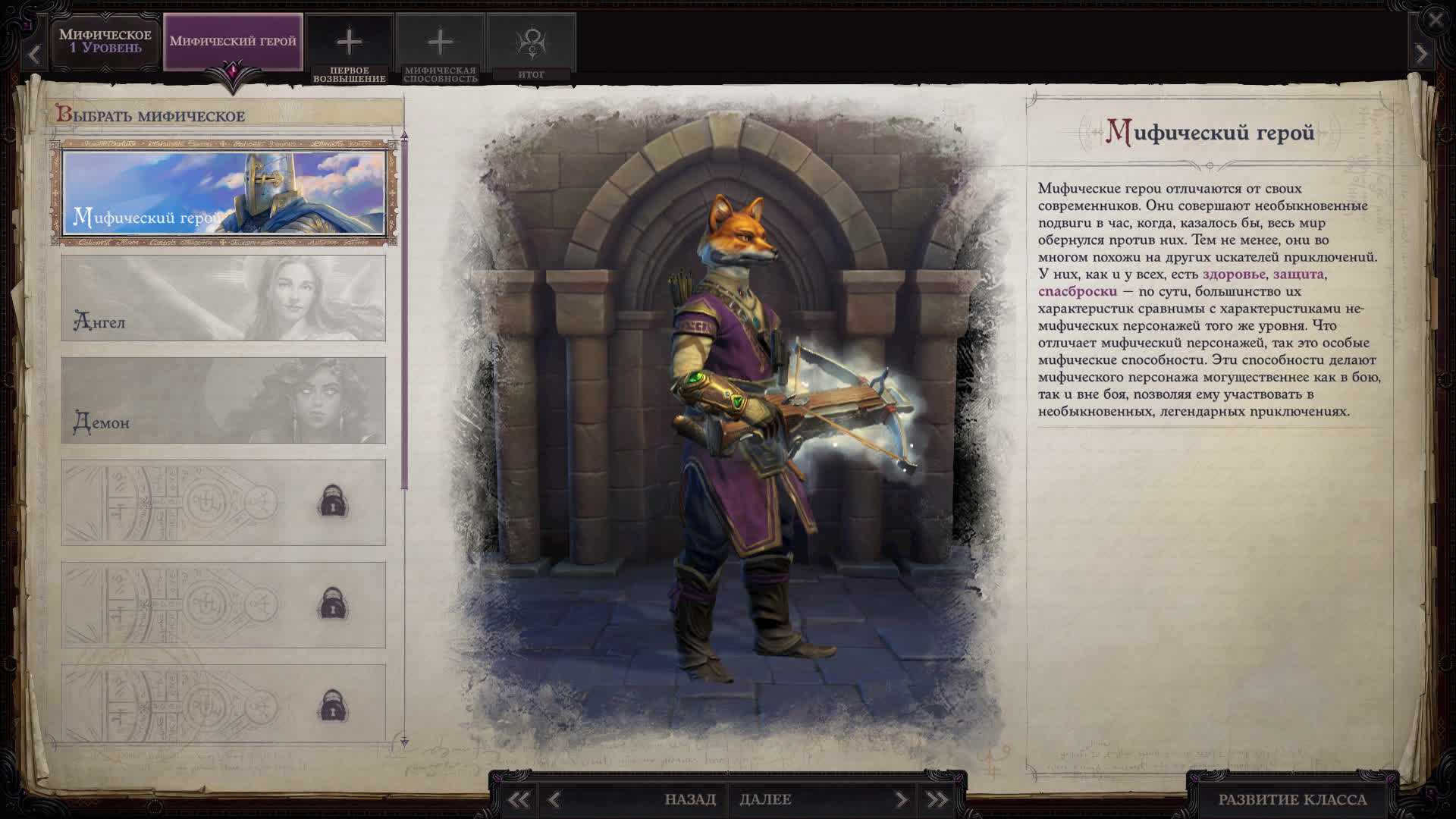
Task: Close the level-up window
Action: pyautogui.click(x=1436, y=20)
